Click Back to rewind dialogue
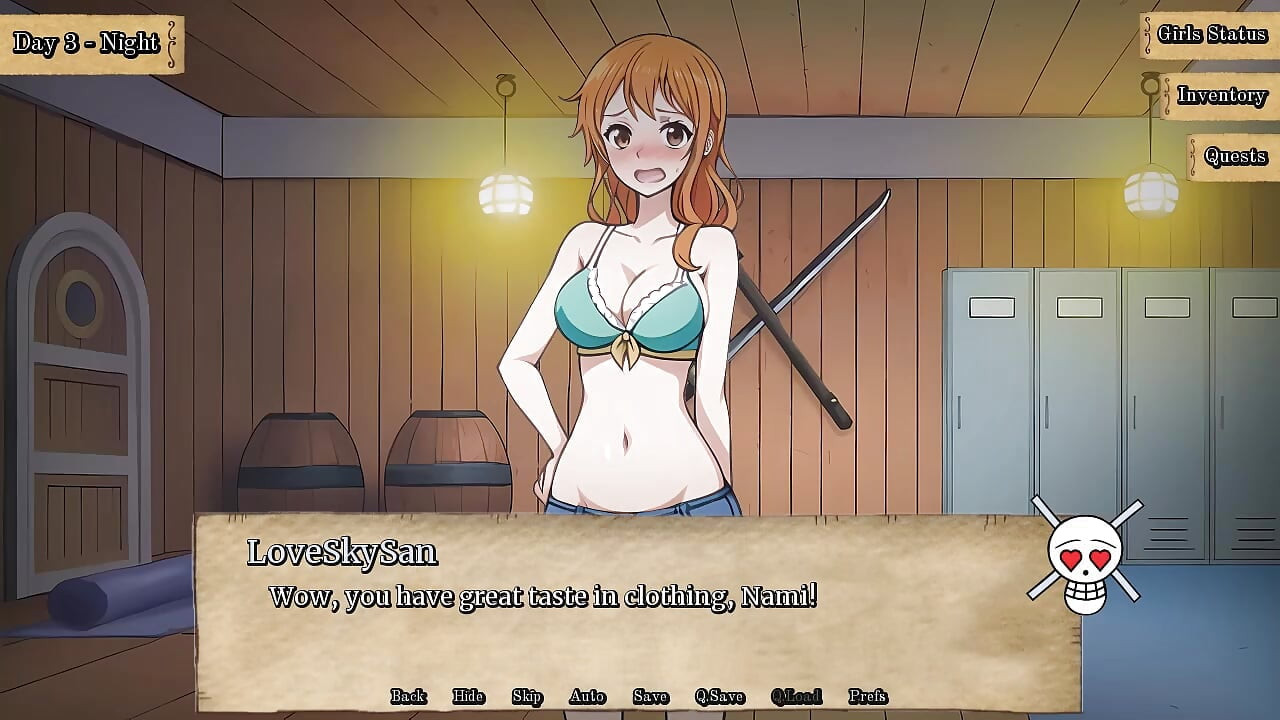1280x720 pixels. coord(406,695)
